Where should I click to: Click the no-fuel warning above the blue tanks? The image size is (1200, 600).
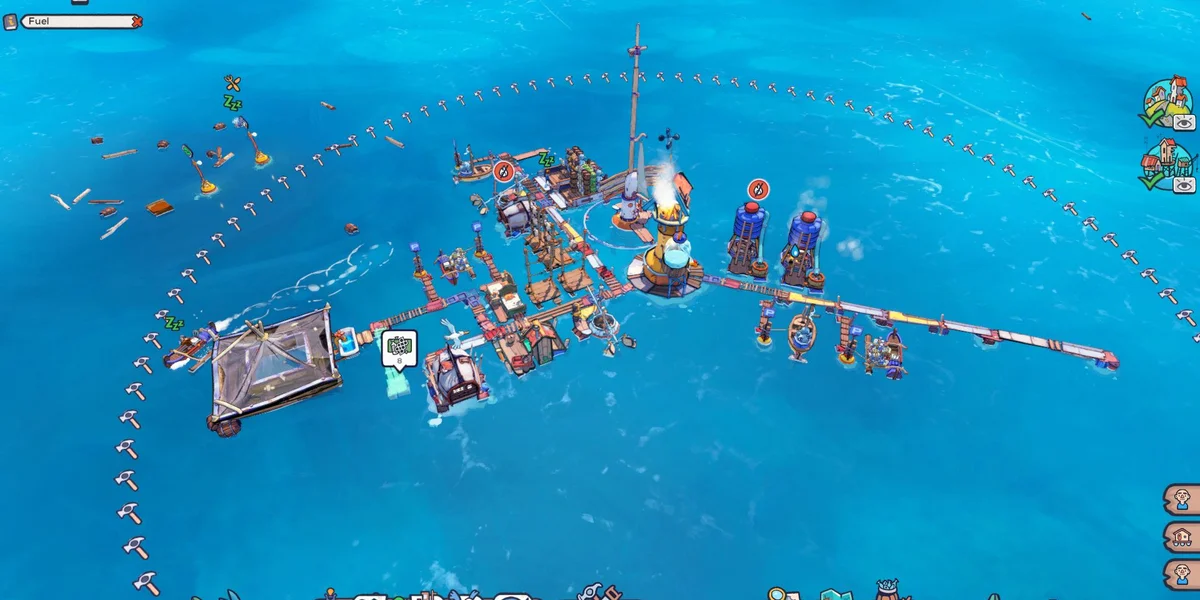[x=759, y=188]
